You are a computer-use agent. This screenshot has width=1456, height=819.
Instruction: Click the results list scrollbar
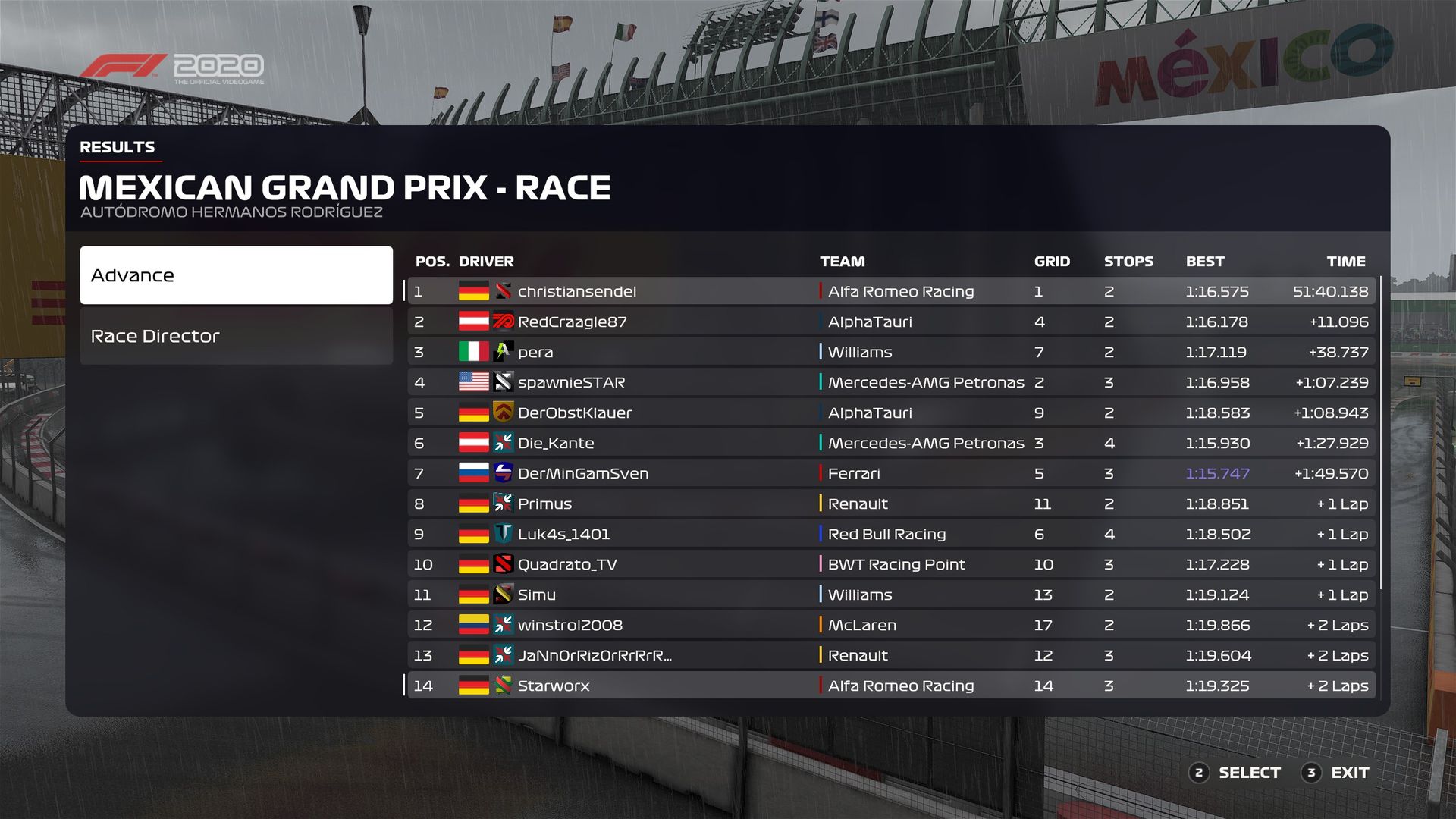[1381, 432]
